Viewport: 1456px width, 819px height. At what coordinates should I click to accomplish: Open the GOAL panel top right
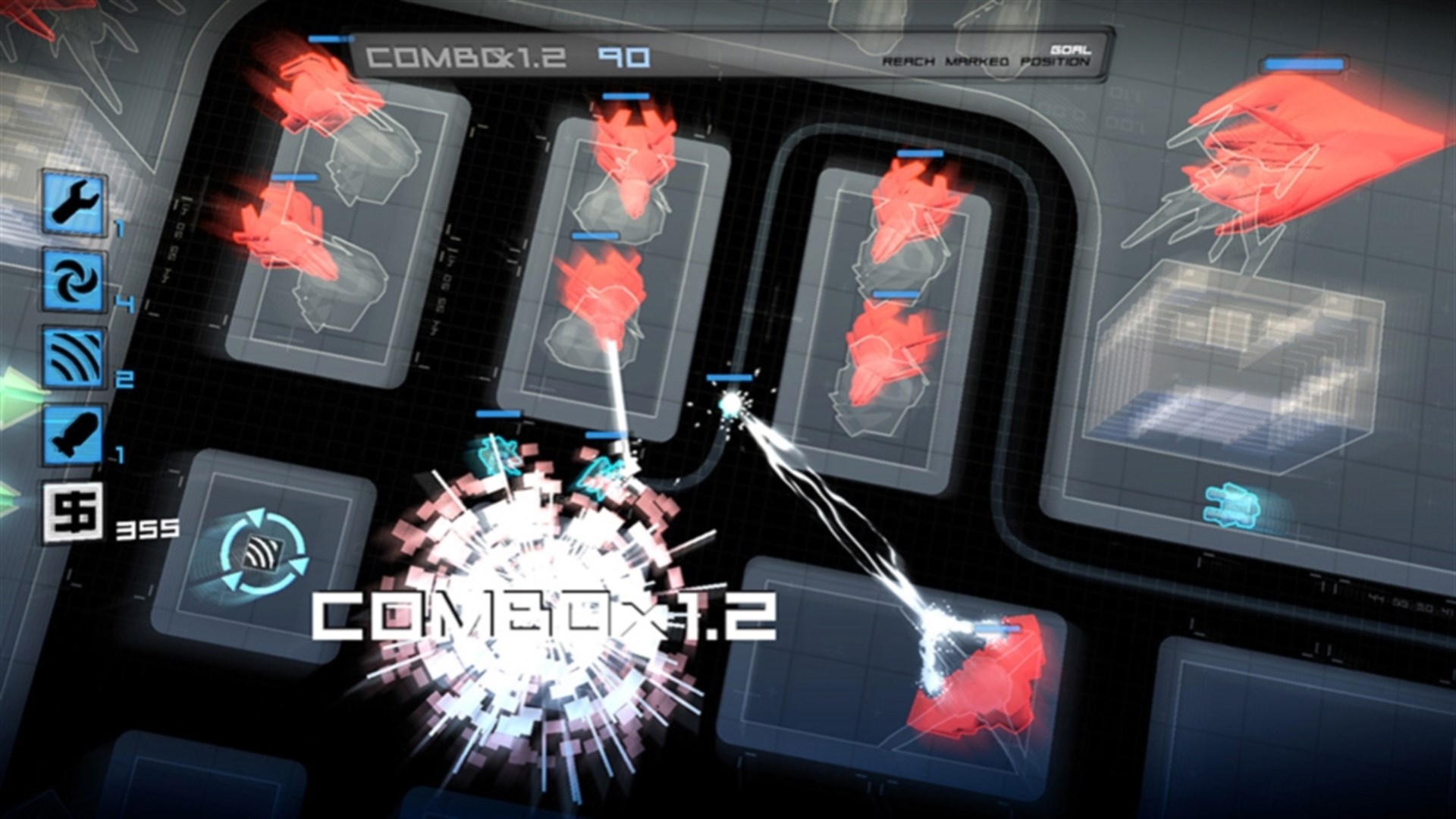1070,47
